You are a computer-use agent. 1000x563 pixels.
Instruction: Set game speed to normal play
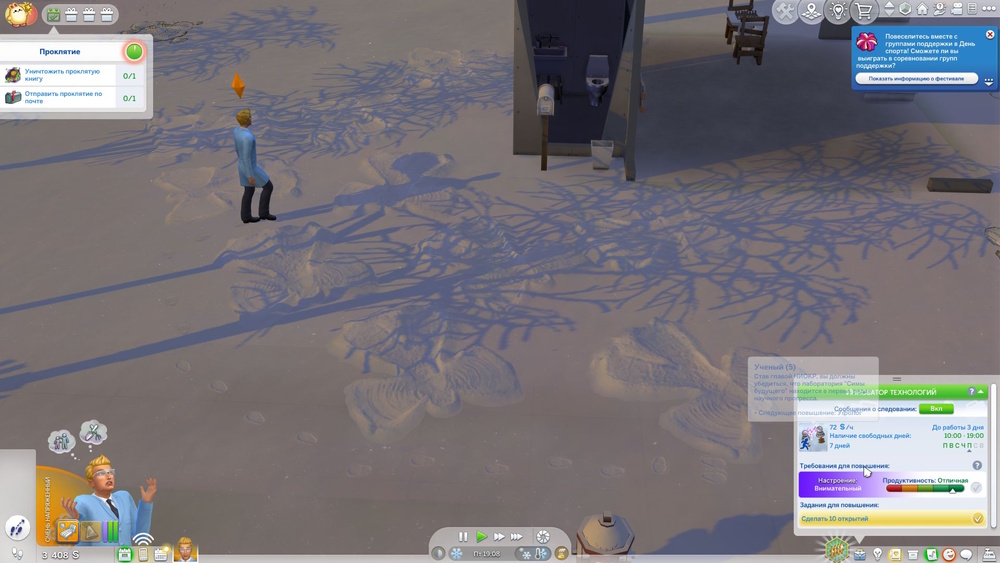(481, 537)
